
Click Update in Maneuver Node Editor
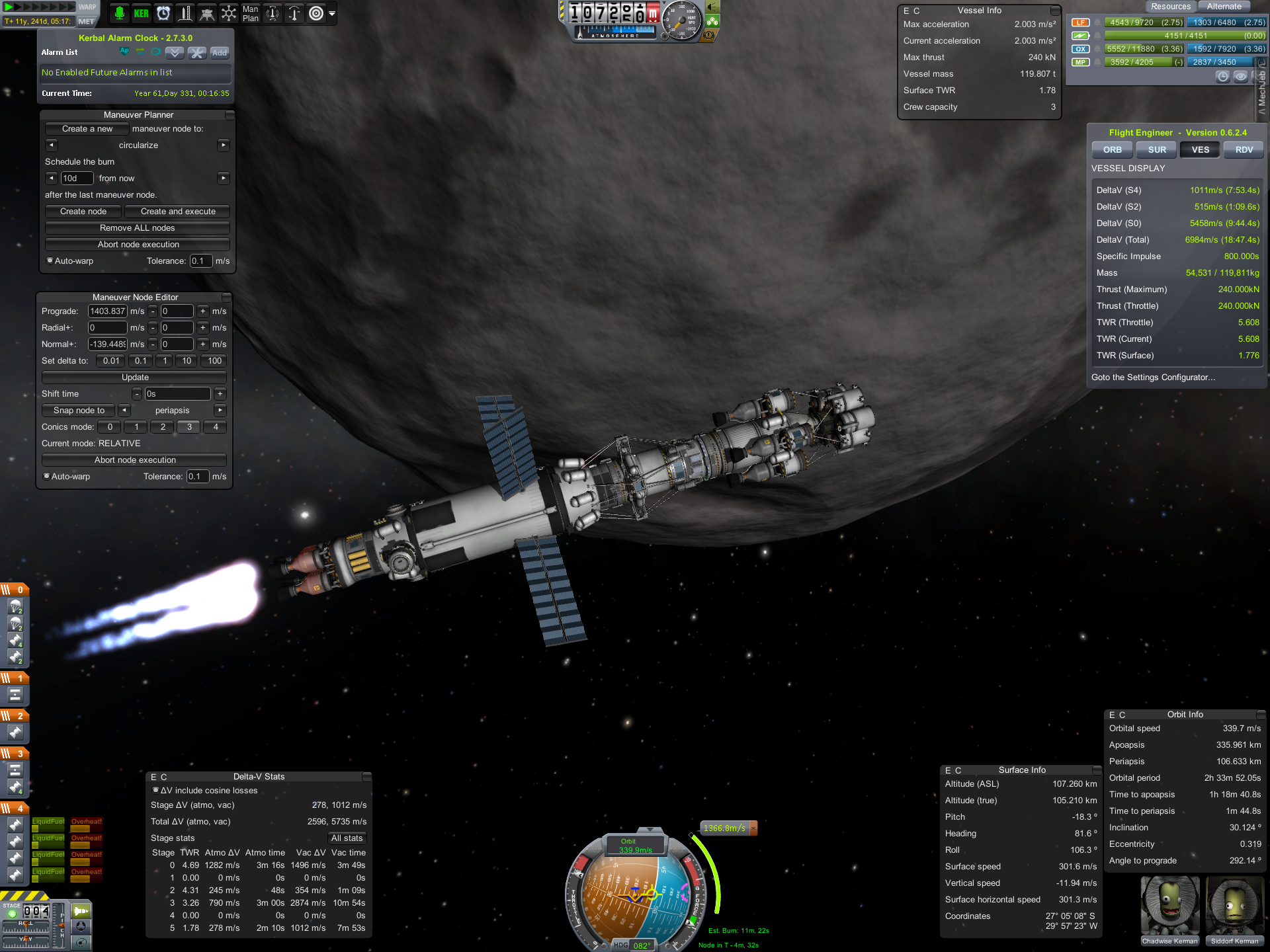click(x=134, y=377)
